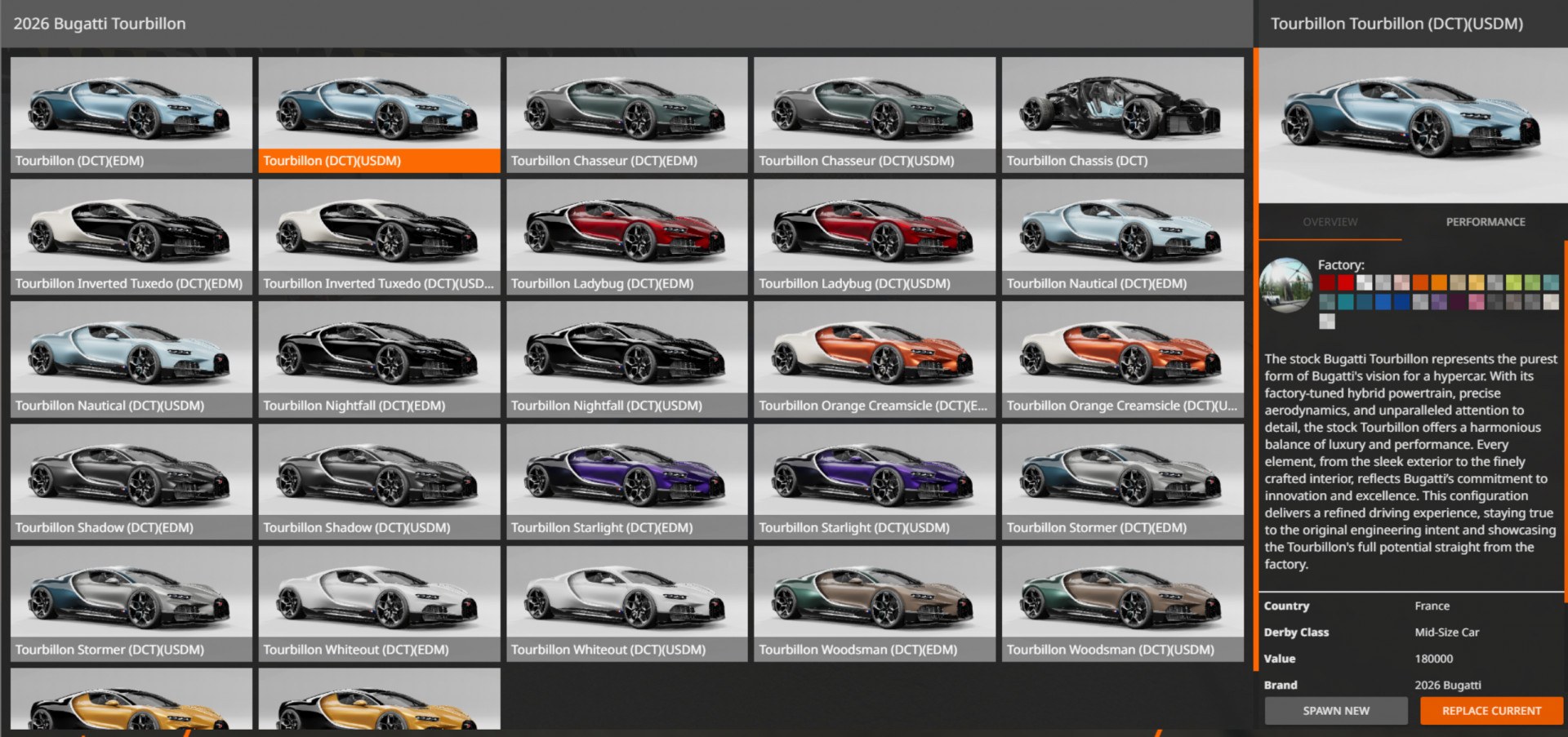Pick the Tourbillon Stormer (DCT)(EDM) tile
This screenshot has width=1568, height=737.
[x=1122, y=482]
